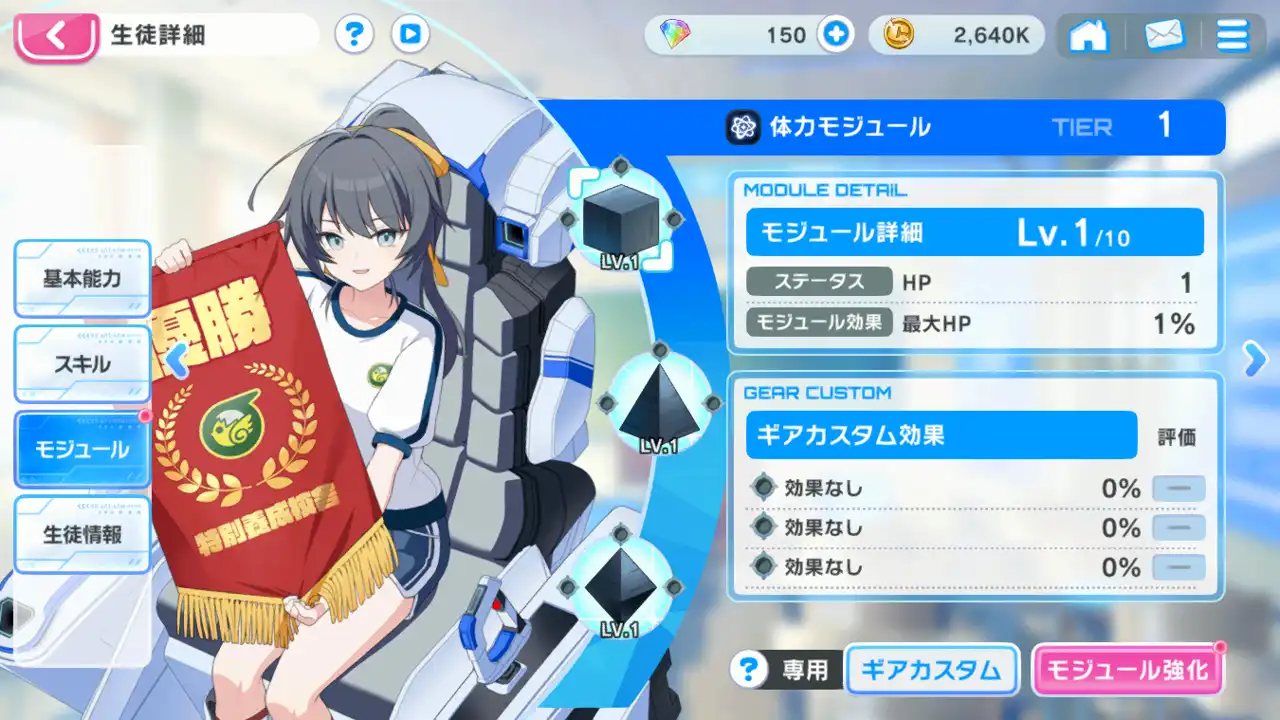Switch to the スキル tab
The image size is (1280, 720).
pos(82,364)
